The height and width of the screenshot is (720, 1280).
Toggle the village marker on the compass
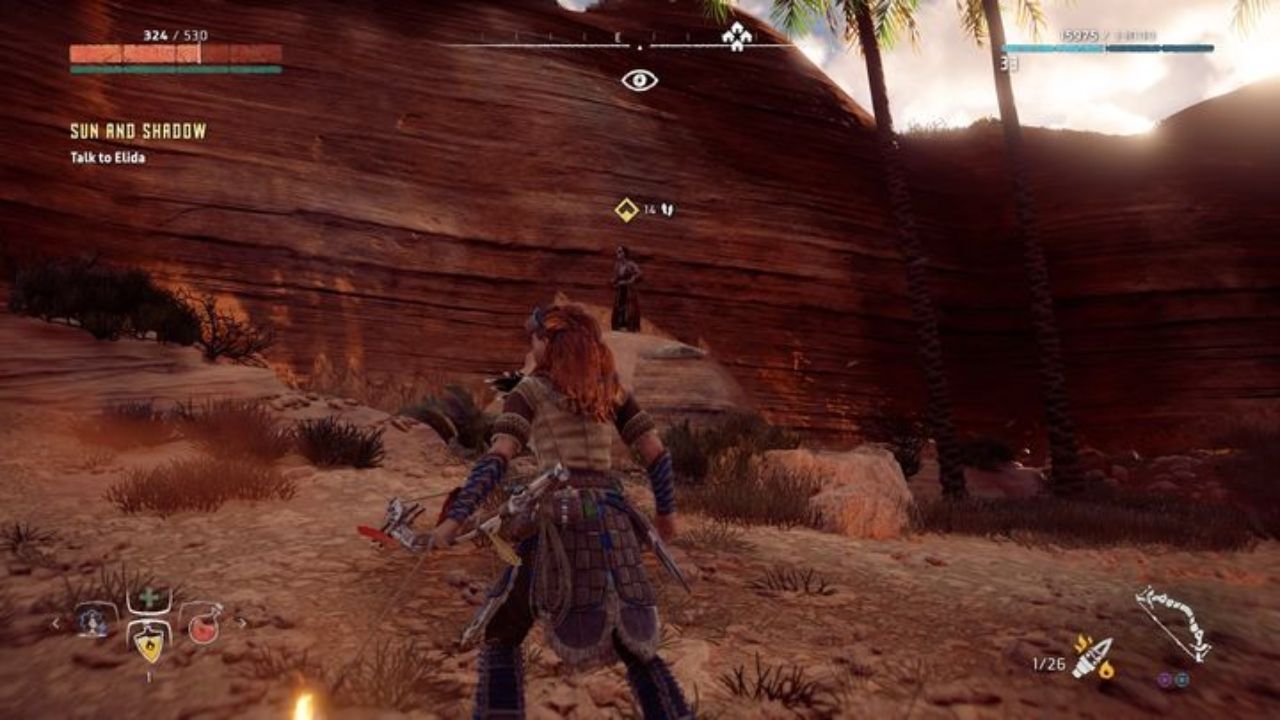tap(735, 37)
